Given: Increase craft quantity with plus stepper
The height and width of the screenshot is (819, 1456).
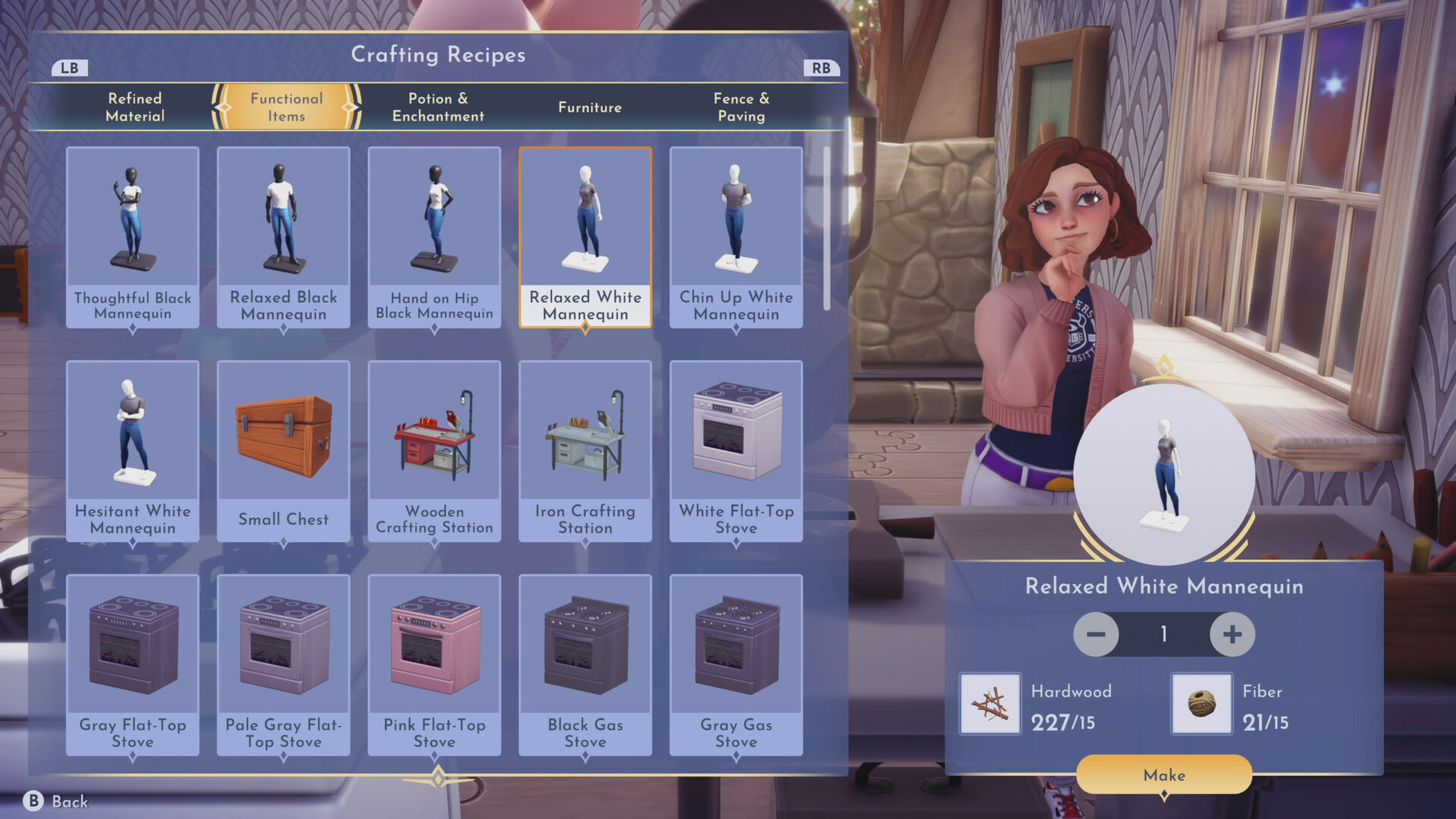Looking at the screenshot, I should tap(1233, 635).
